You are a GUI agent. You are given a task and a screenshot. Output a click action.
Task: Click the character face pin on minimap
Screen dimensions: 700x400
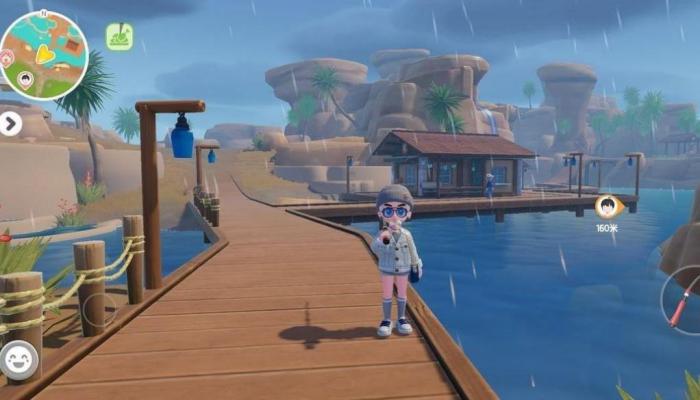[27, 78]
